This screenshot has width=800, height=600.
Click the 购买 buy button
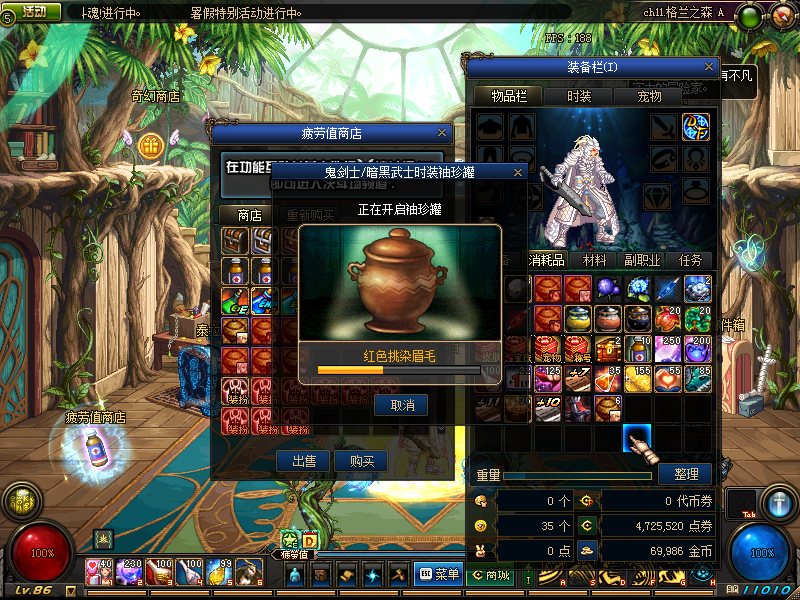click(x=361, y=461)
